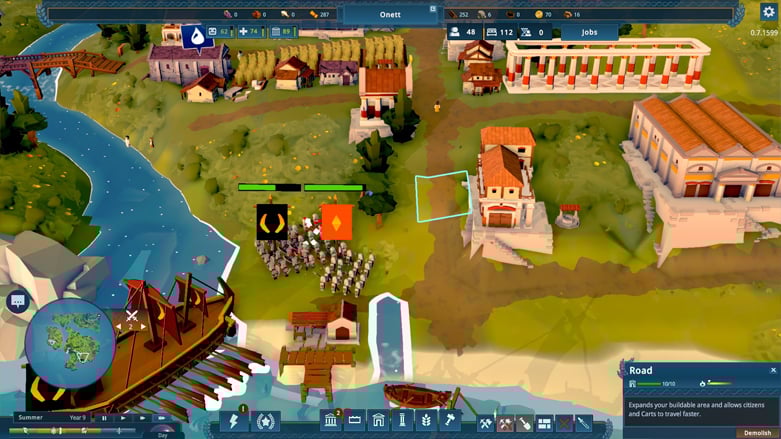Click the Demolish button

coord(756,433)
